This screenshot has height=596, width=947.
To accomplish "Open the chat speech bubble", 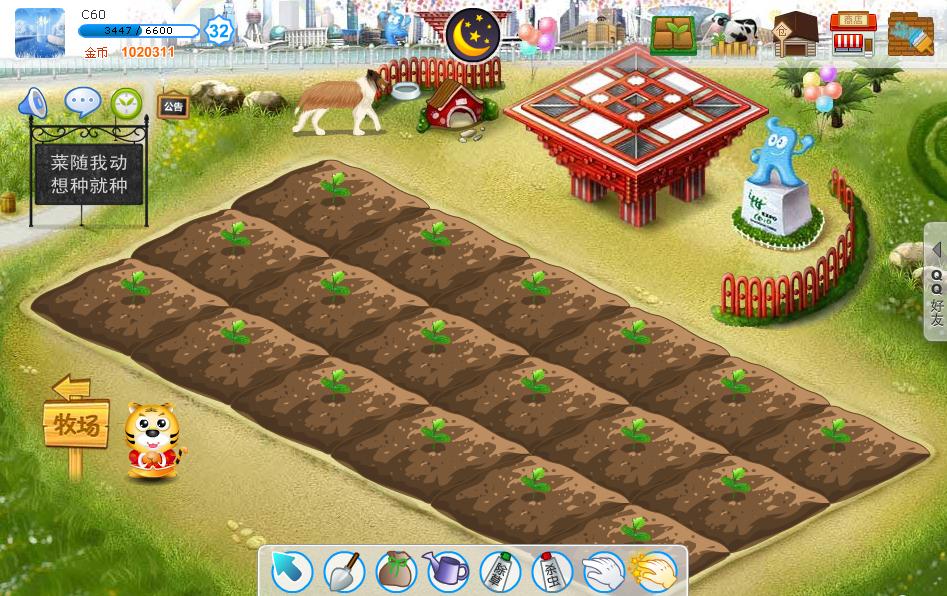I will click(82, 102).
